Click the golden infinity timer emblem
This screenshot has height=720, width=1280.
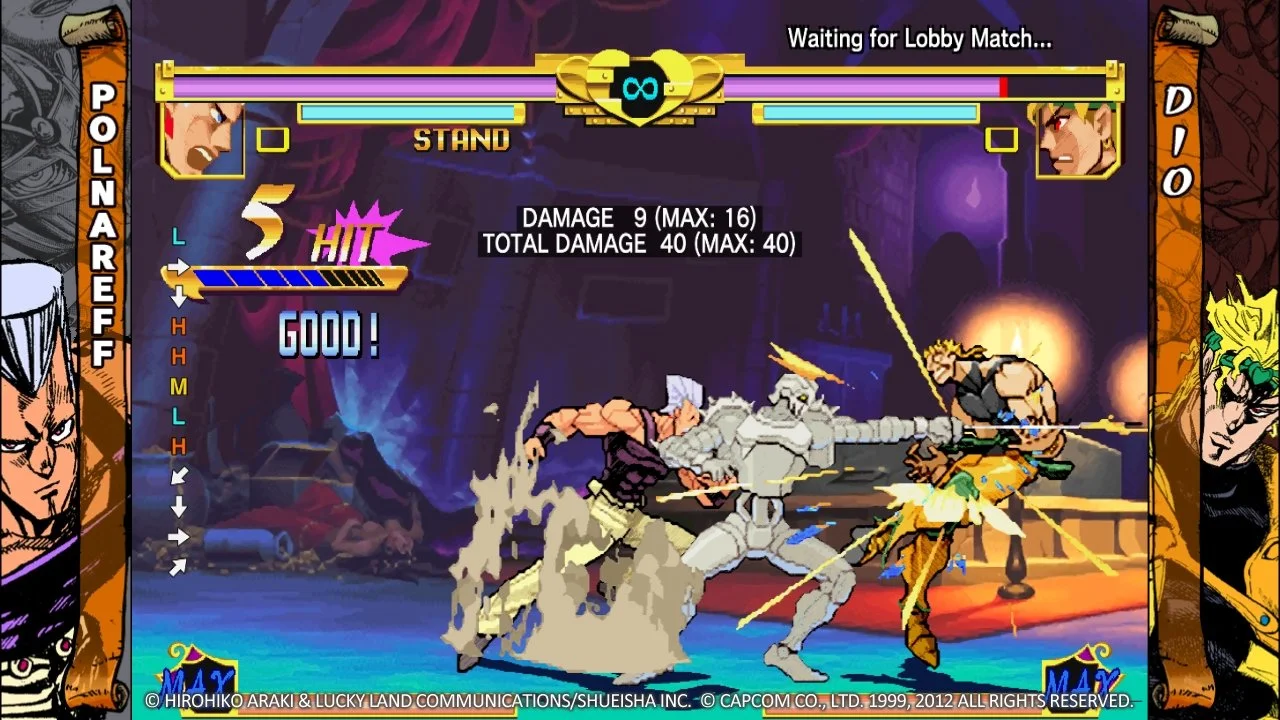coord(640,90)
